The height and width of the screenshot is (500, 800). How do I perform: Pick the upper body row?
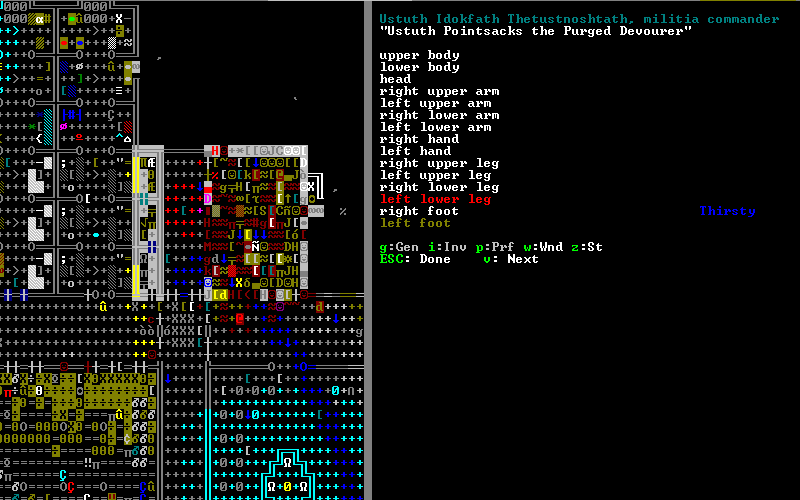click(x=419, y=55)
